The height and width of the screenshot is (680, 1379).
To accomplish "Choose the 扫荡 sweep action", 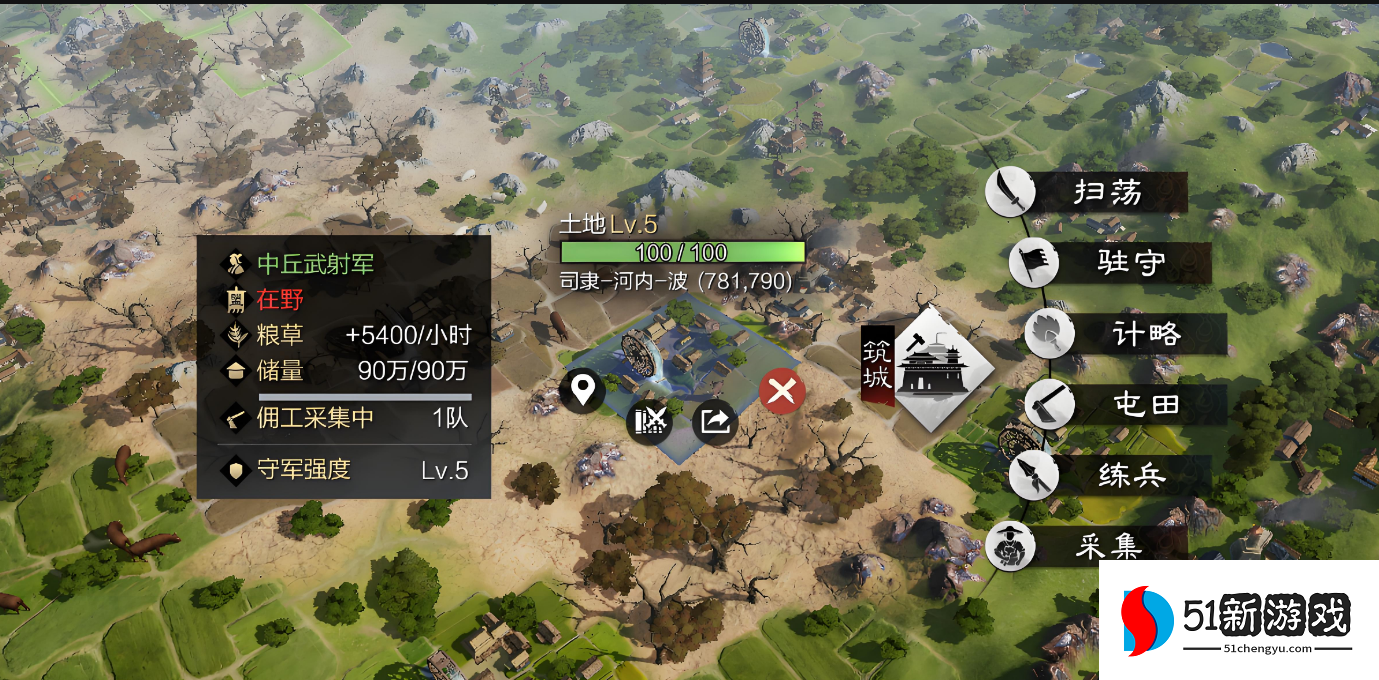I will coord(1088,192).
